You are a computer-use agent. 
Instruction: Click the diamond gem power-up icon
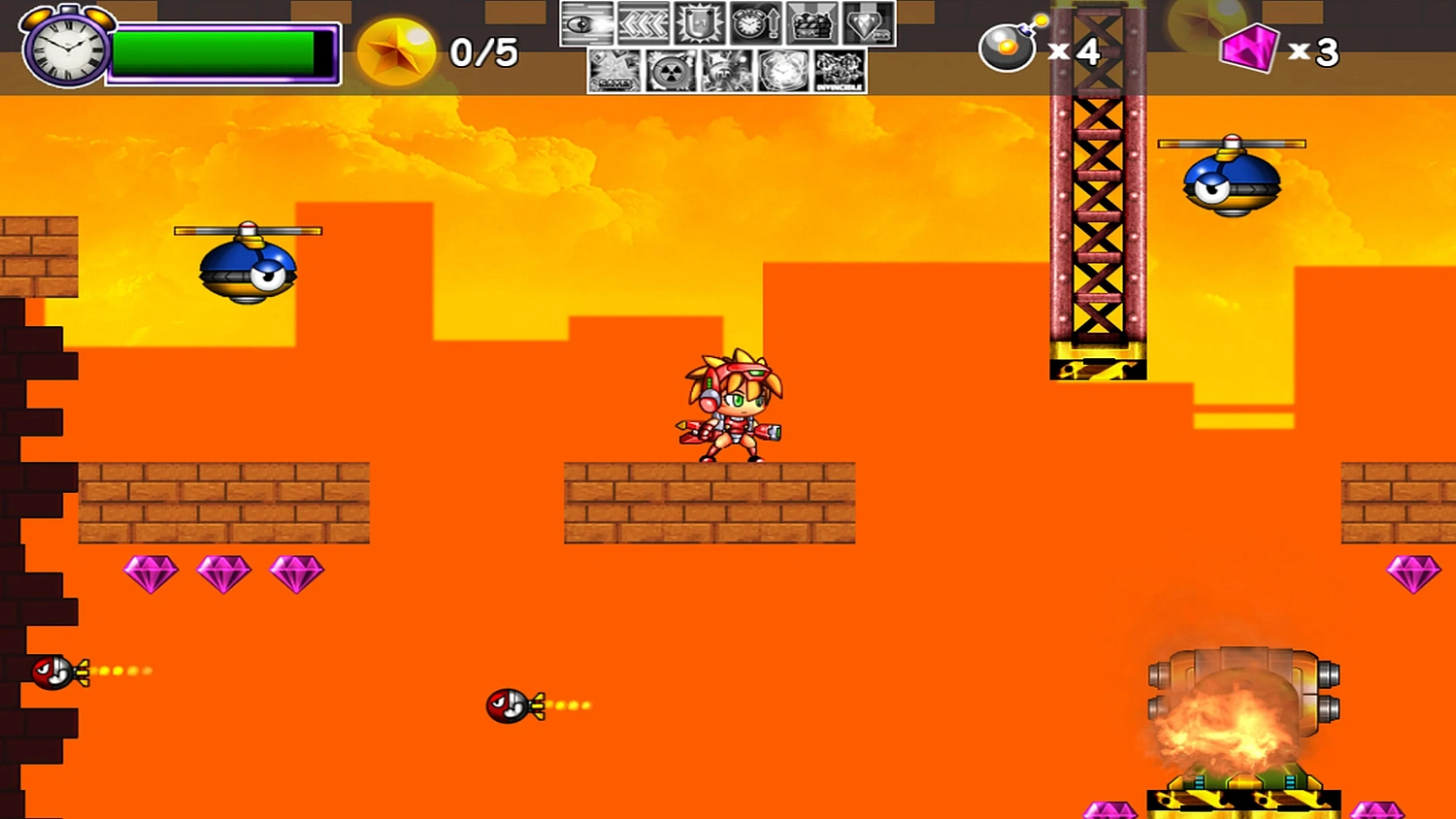(x=867, y=24)
